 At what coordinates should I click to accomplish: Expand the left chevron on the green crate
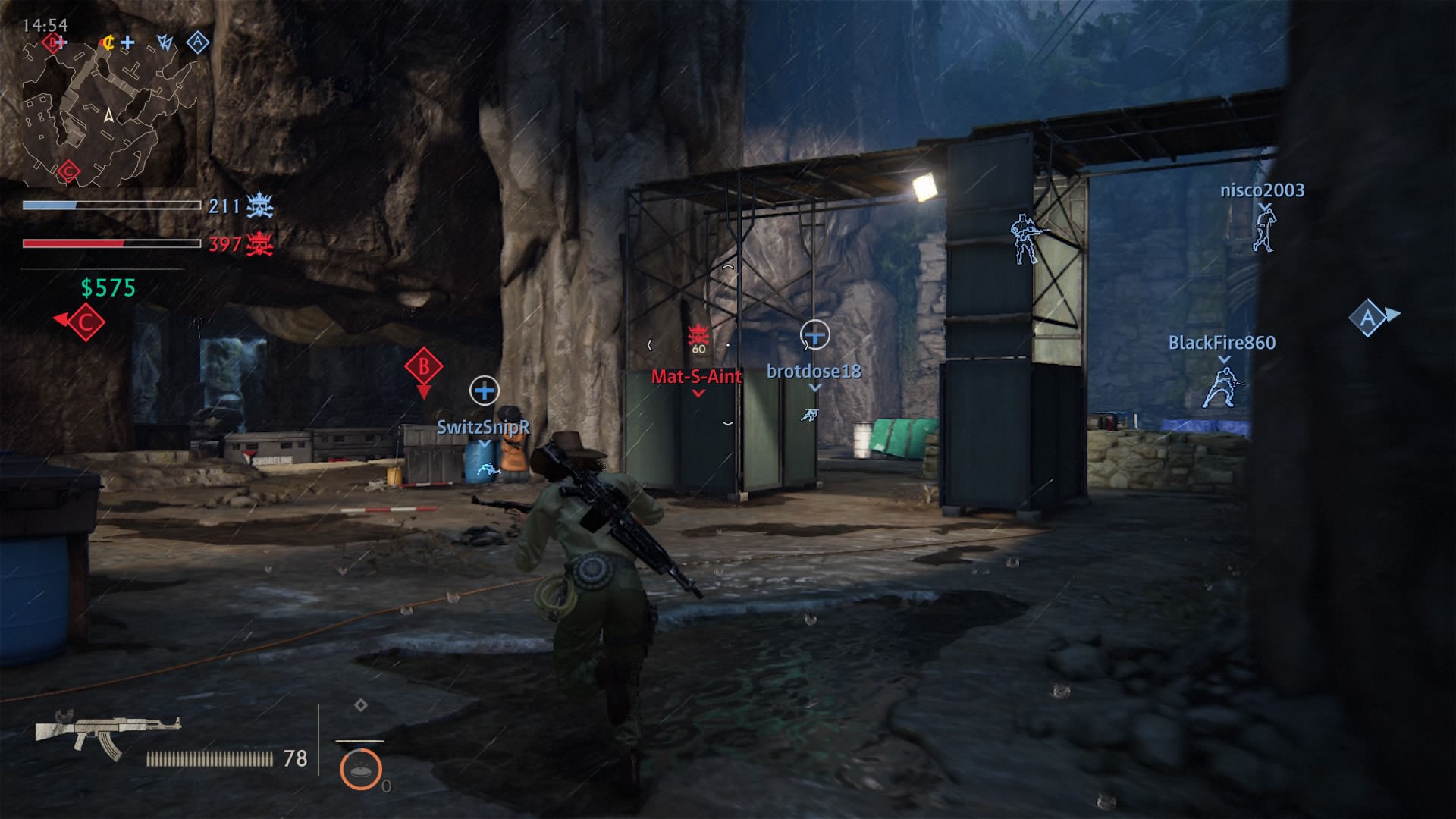(650, 345)
